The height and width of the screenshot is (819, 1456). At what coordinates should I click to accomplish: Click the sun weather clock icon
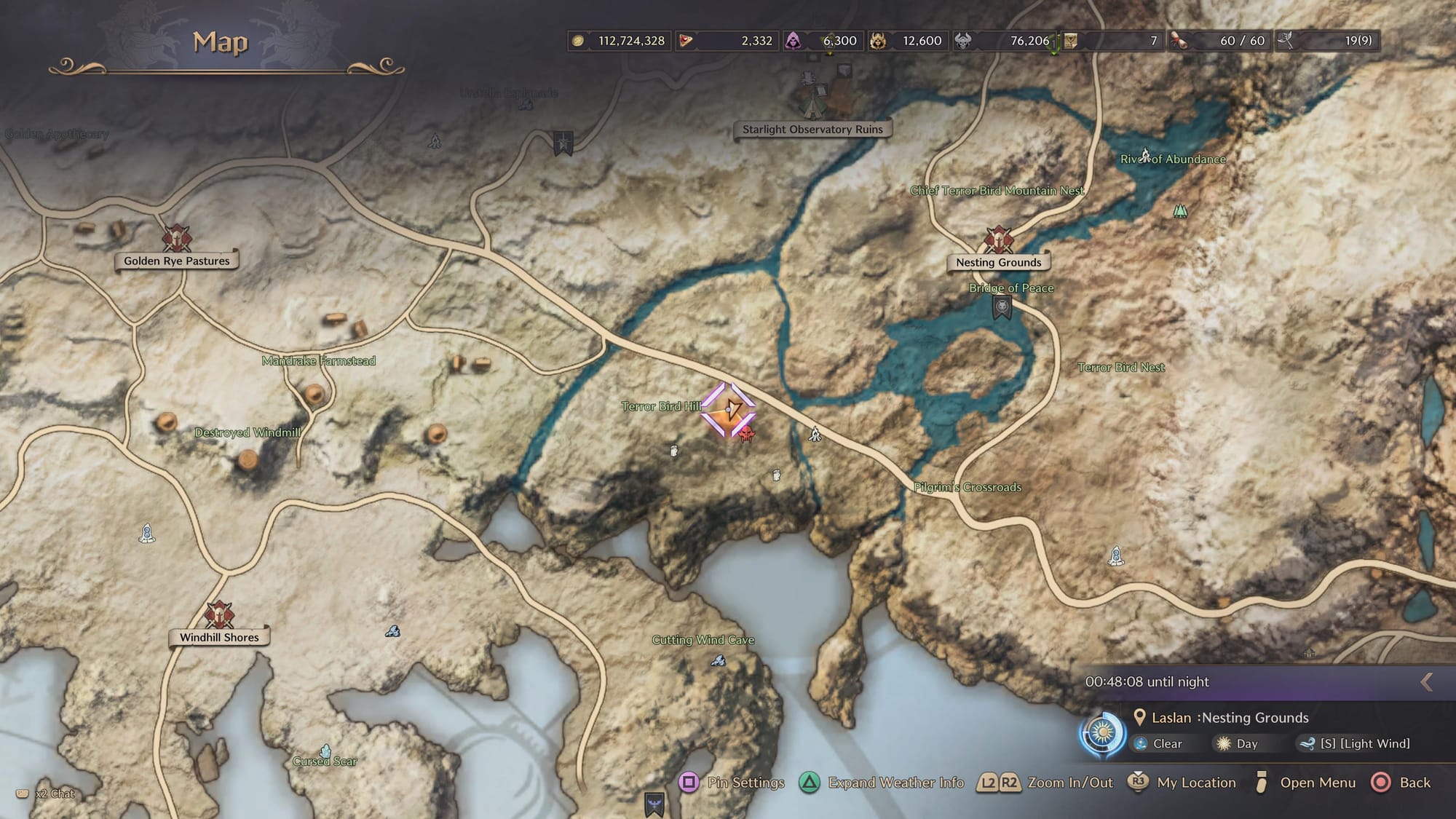(1102, 732)
